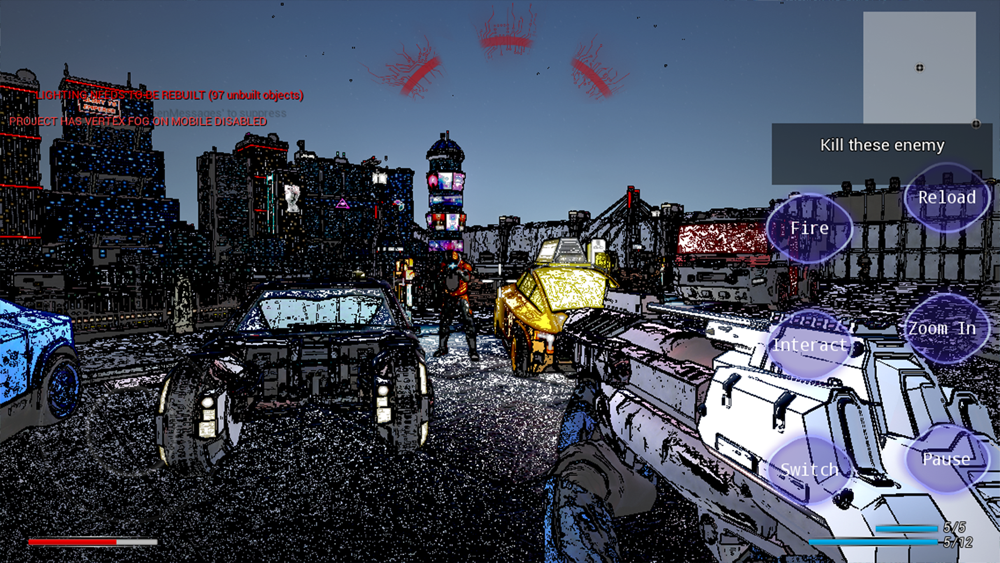
Task: Use the Interact button
Action: pyautogui.click(x=809, y=344)
